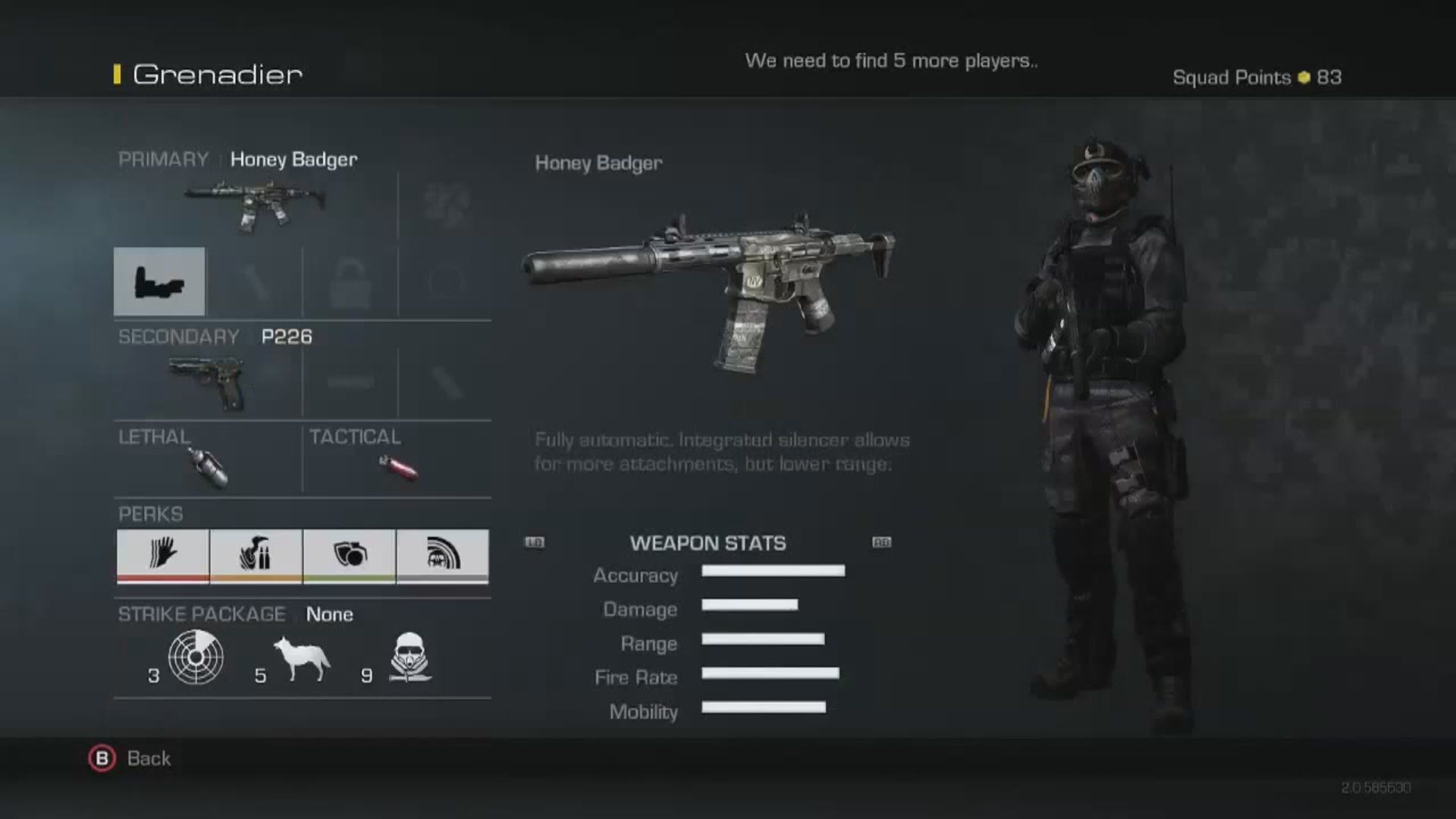Image resolution: width=1456 pixels, height=819 pixels.
Task: Toggle the sonar perk in the Perks row
Action: click(x=444, y=556)
